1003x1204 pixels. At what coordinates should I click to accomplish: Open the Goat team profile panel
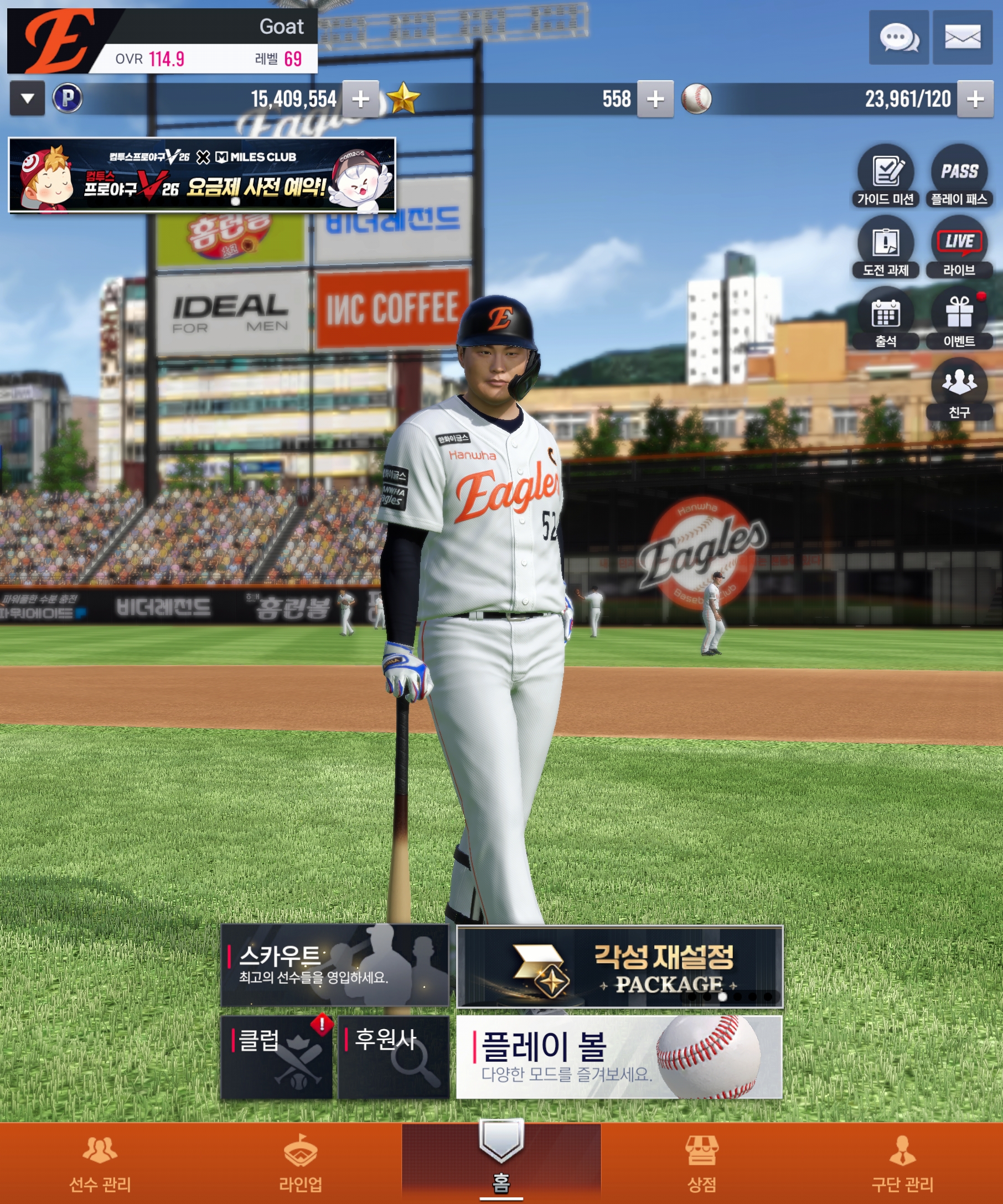coord(162,41)
